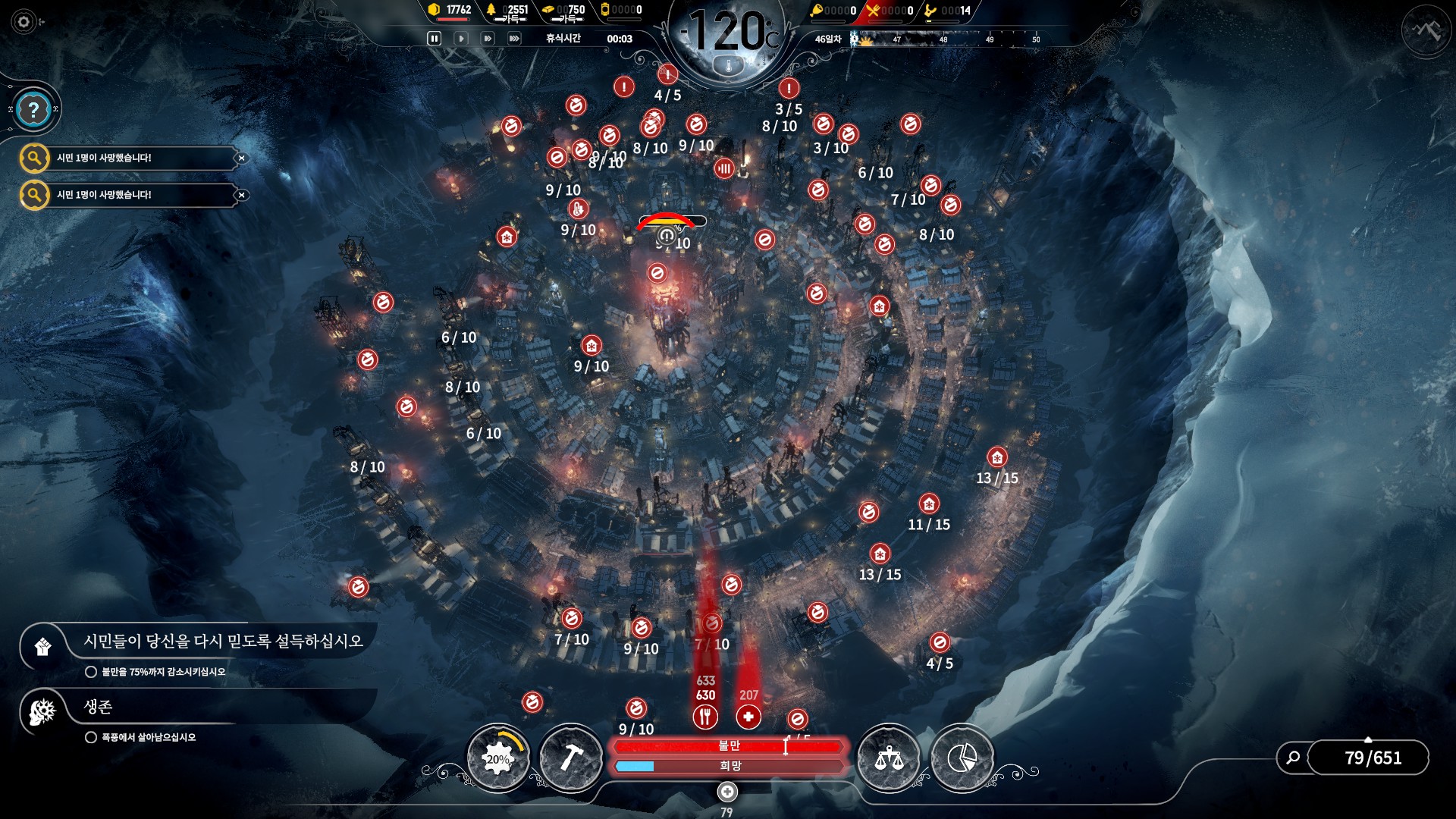The height and width of the screenshot is (819, 1456).
Task: Close the first citizen death notification
Action: pyautogui.click(x=241, y=158)
